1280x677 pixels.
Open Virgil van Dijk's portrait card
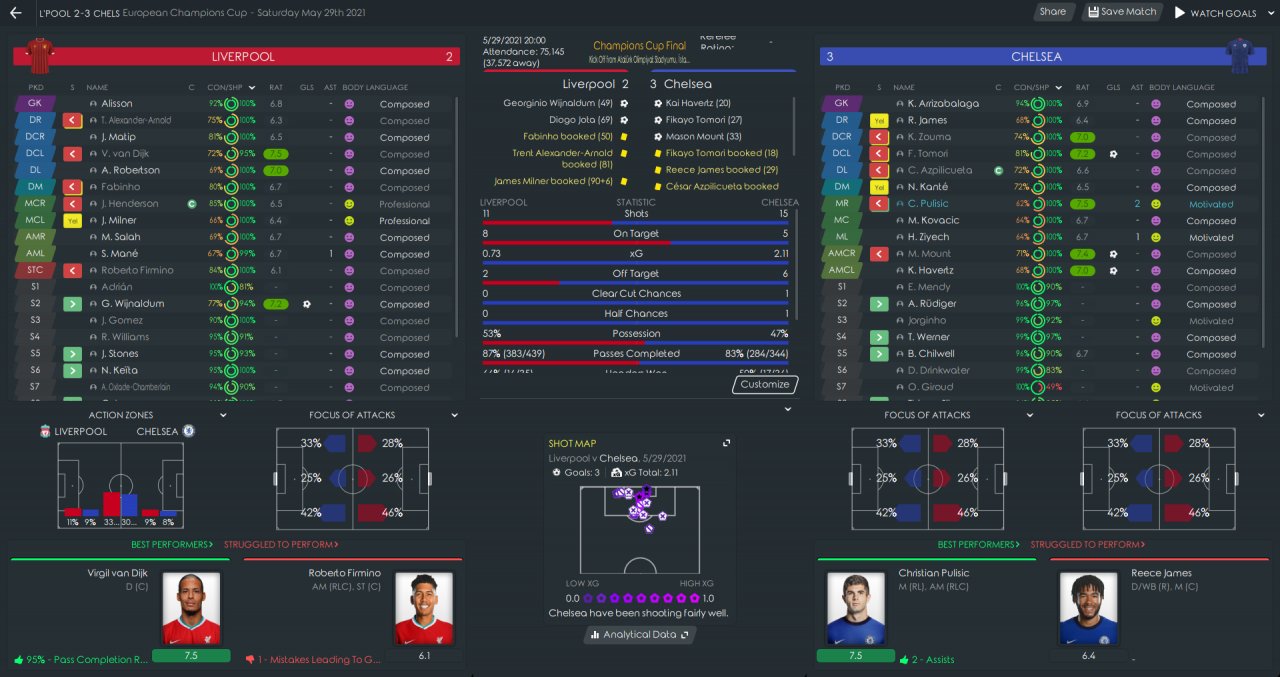click(191, 608)
